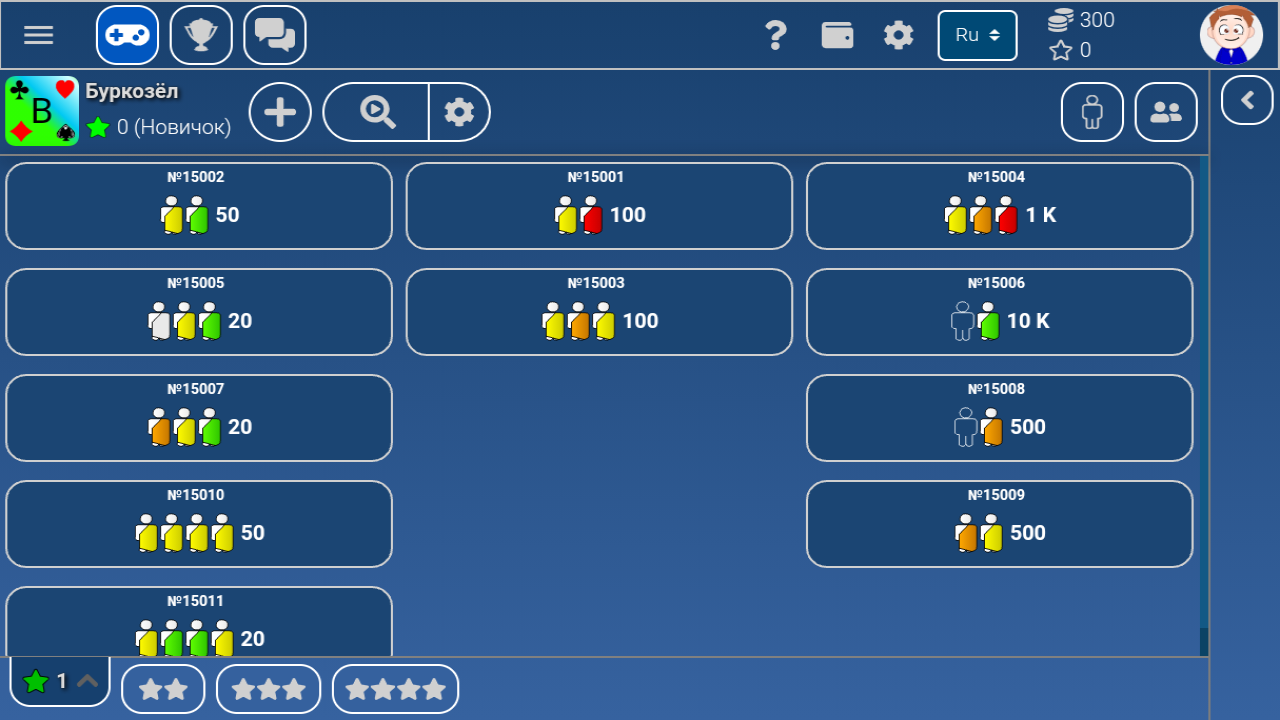
Task: Join table №15006 with 10 K stake
Action: pyautogui.click(x=999, y=311)
